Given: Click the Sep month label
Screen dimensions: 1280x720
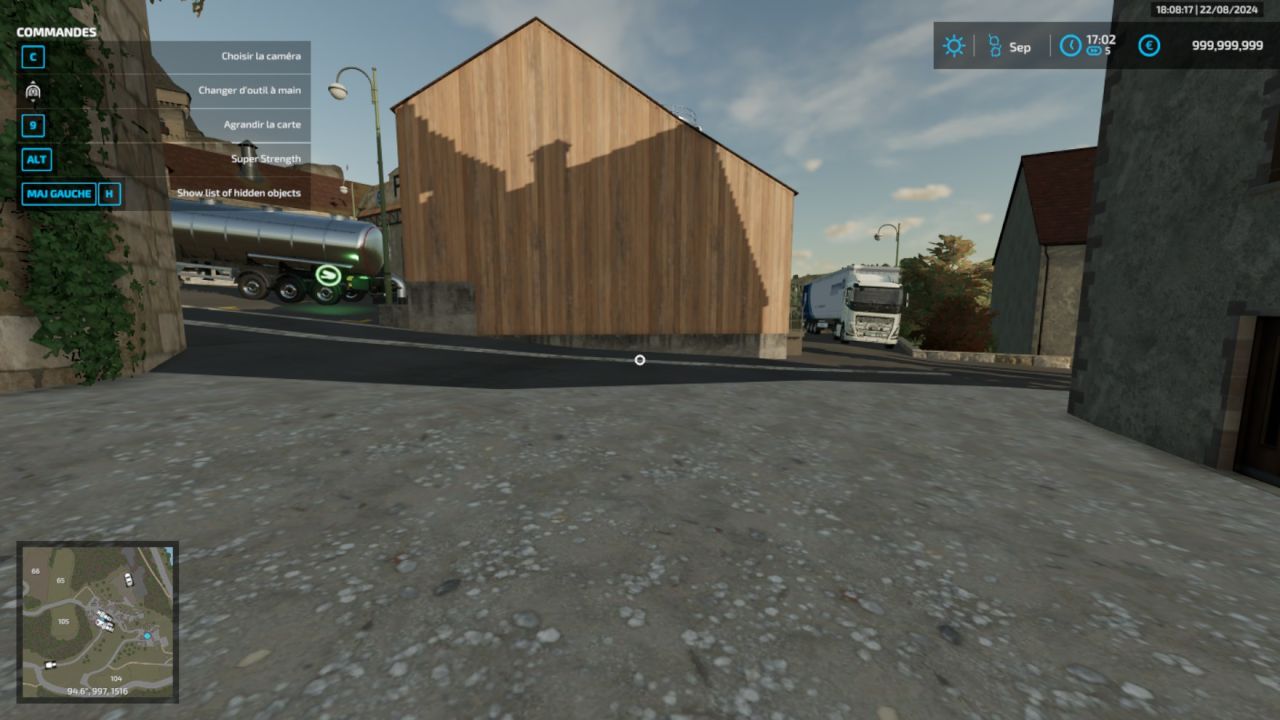Looking at the screenshot, I should pos(1020,46).
